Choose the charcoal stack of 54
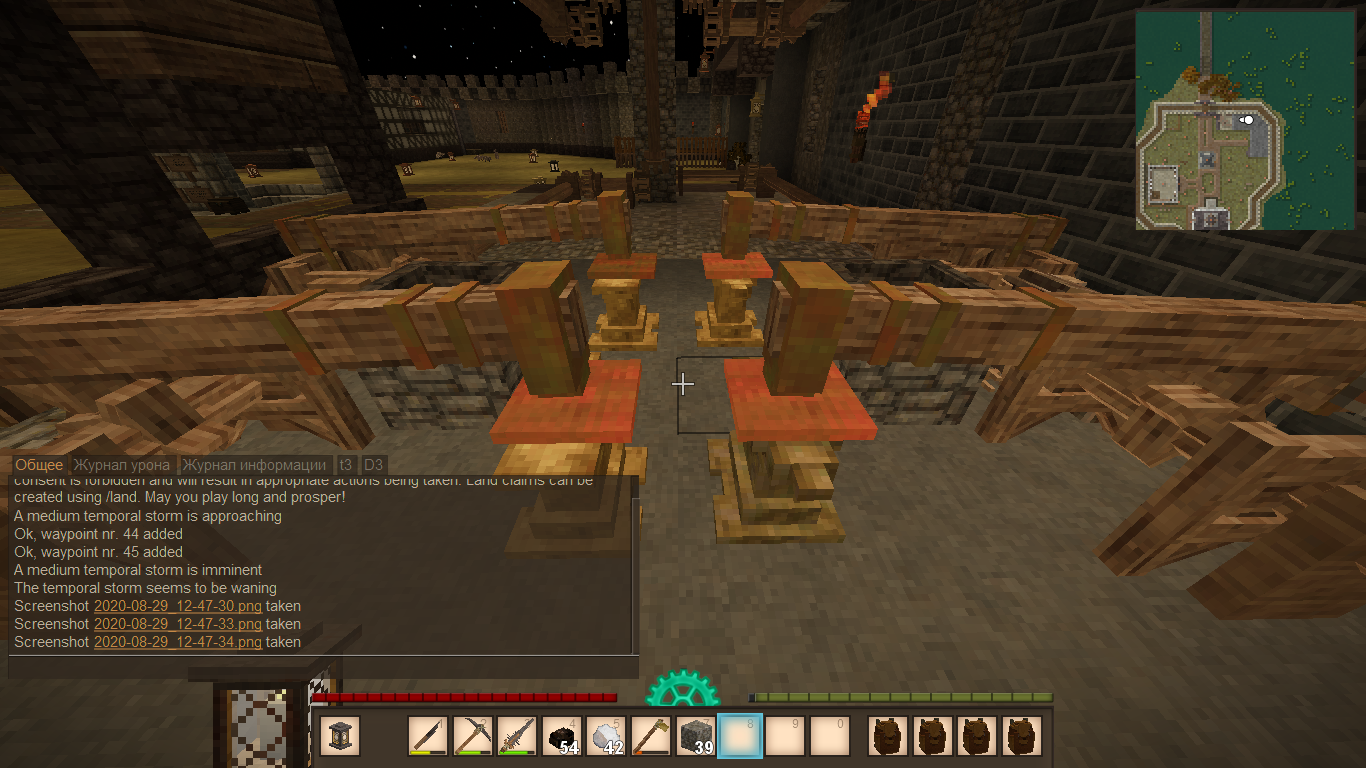Image resolution: width=1366 pixels, height=768 pixels. click(561, 736)
